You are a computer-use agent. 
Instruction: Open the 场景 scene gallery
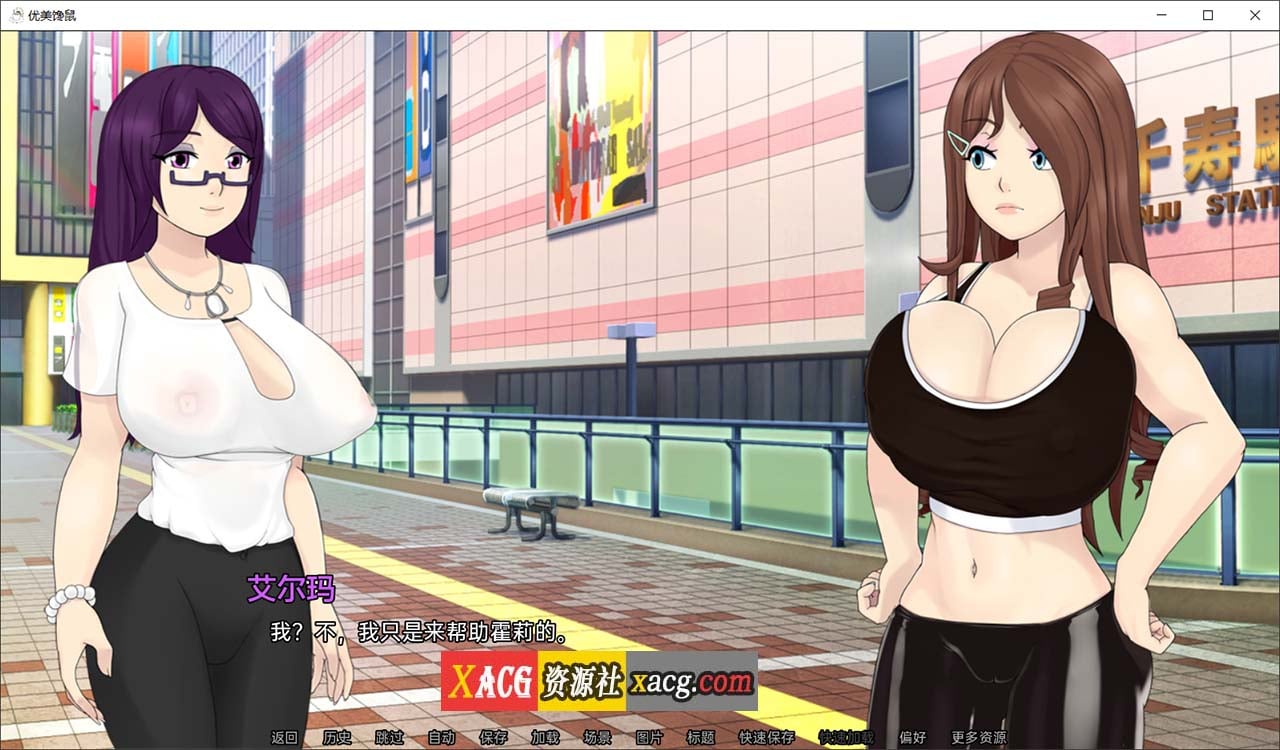point(596,737)
